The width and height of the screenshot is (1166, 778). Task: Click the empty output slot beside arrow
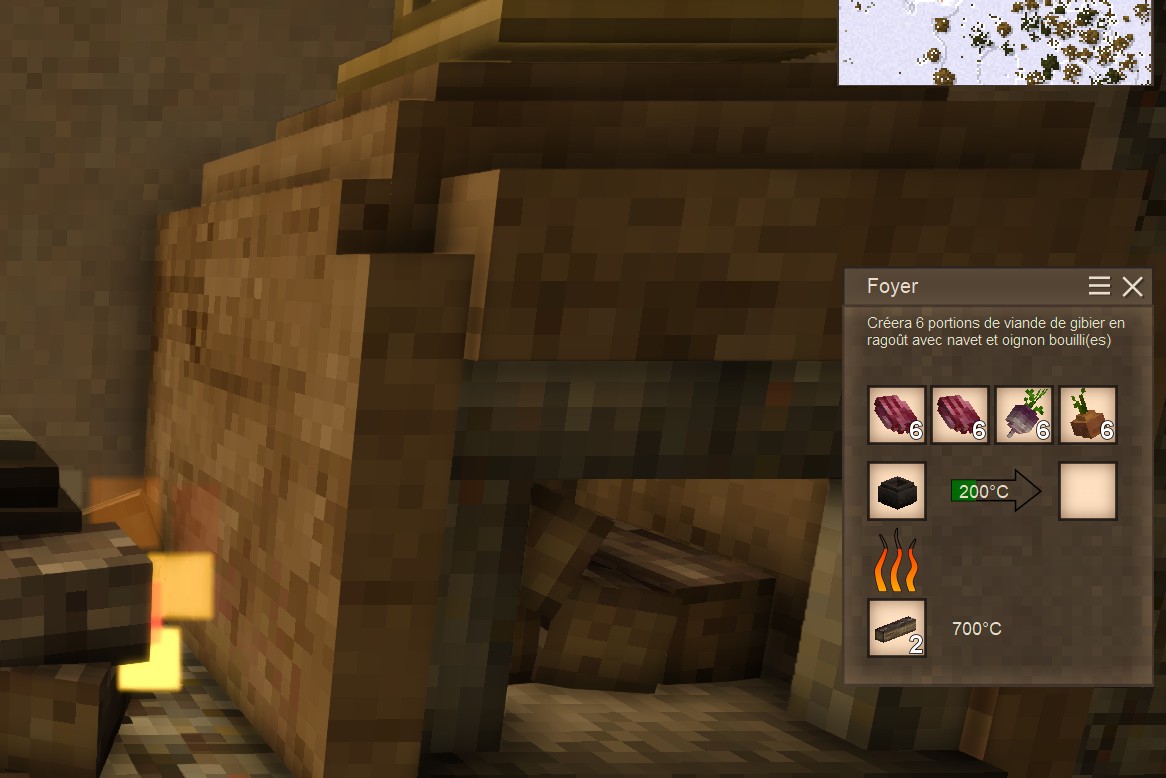[x=1088, y=491]
